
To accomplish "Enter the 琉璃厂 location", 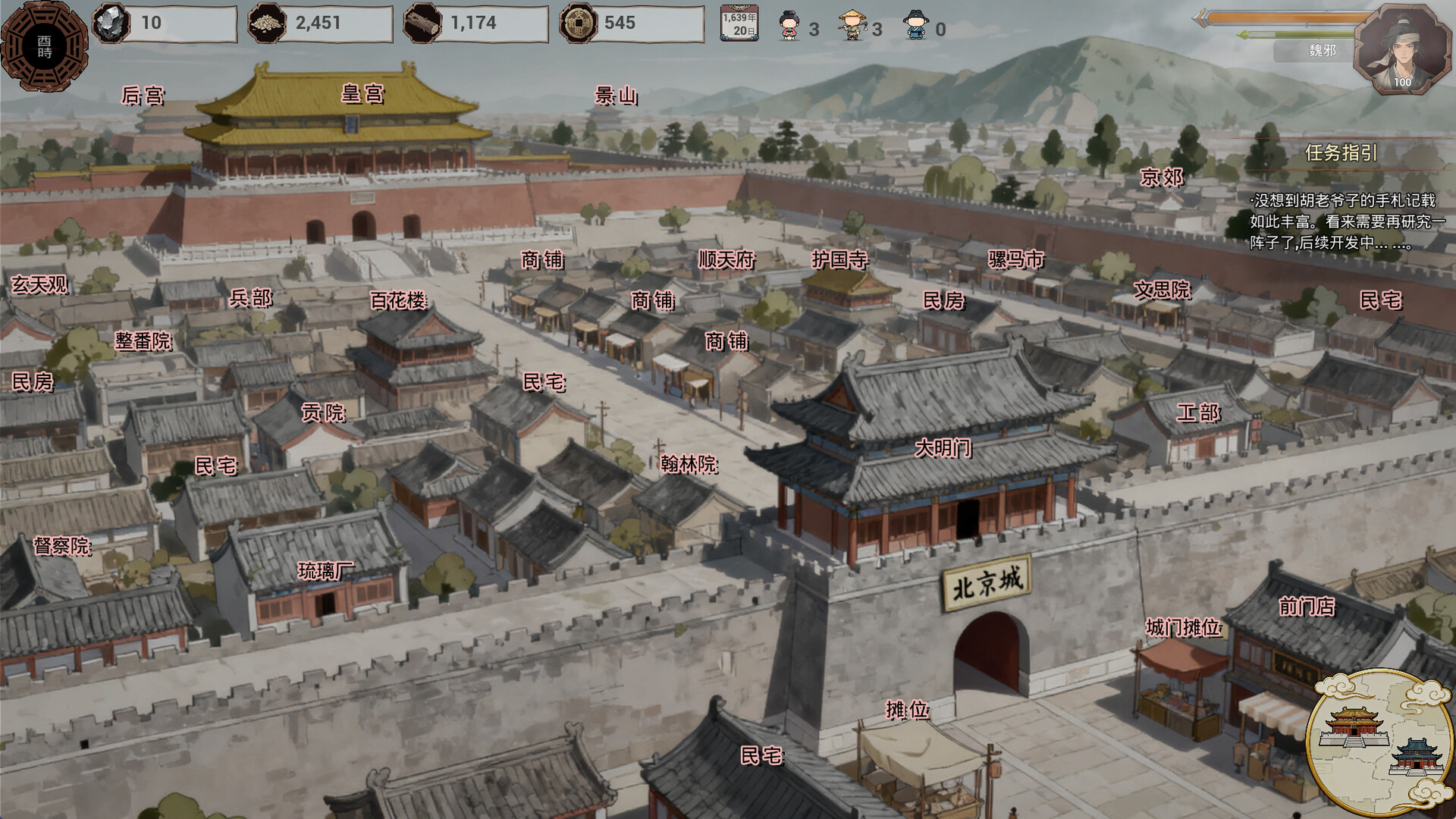I will coord(325,570).
